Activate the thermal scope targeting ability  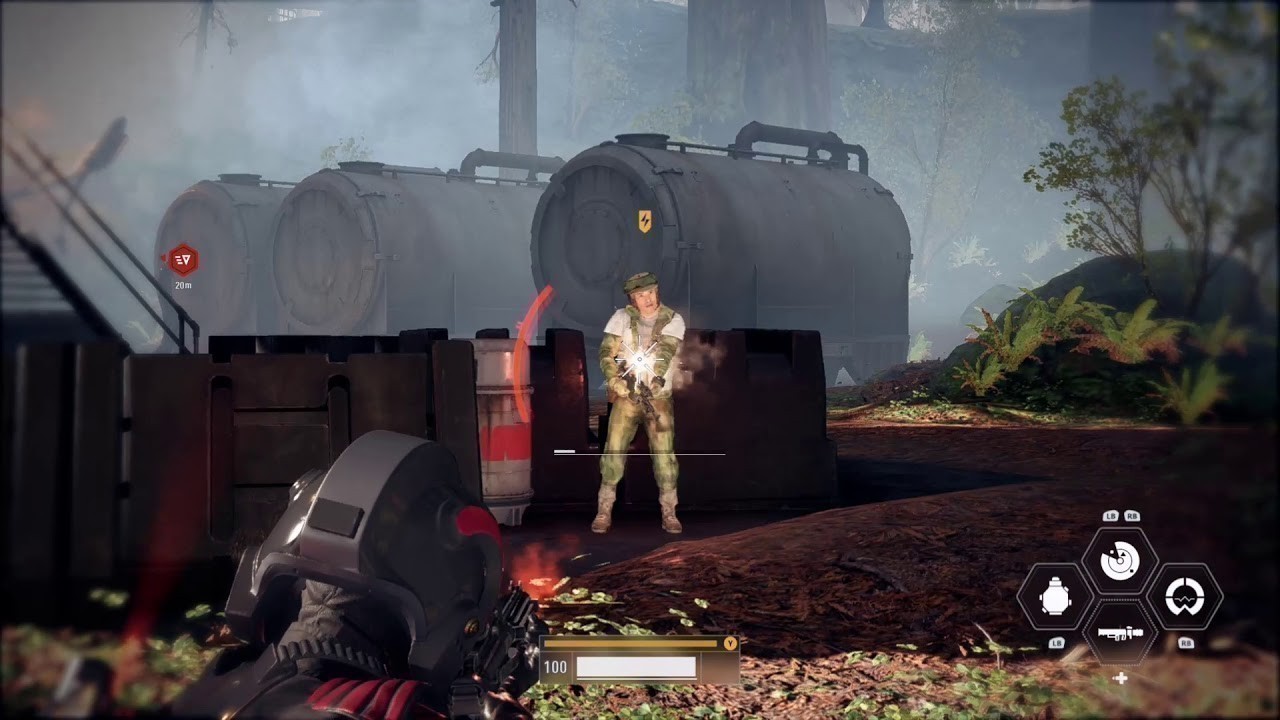click(x=1184, y=598)
